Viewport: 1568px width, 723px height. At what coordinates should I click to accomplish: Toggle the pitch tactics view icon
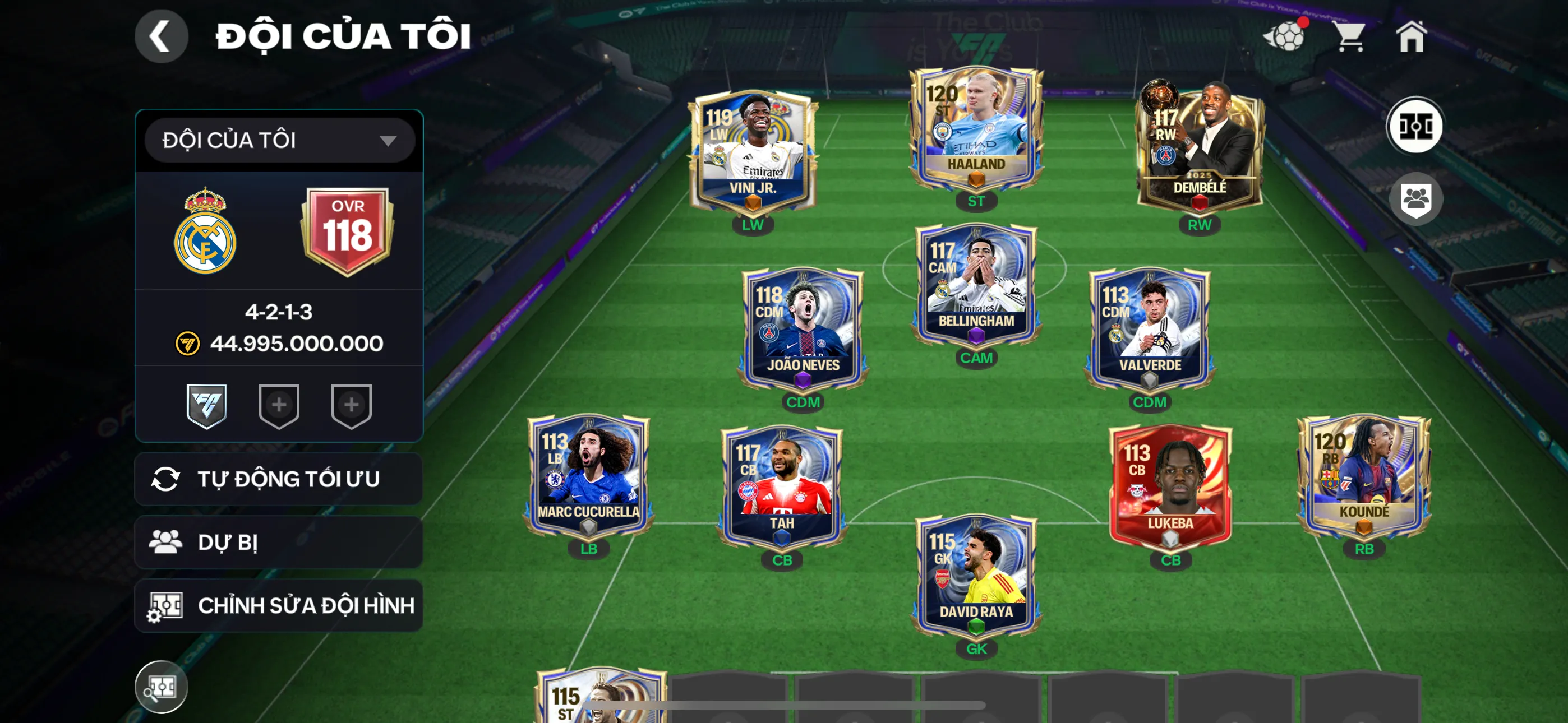(1414, 127)
